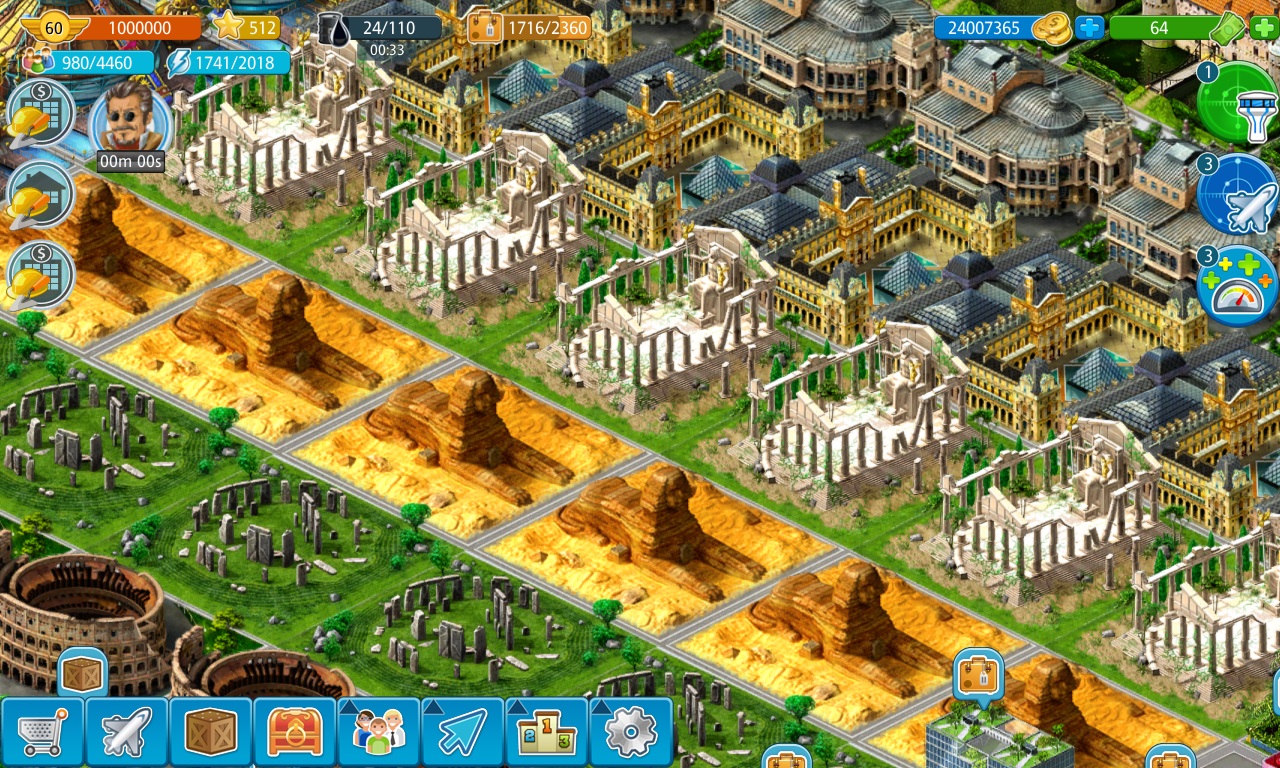Open the wooden crate warehouse button
The height and width of the screenshot is (768, 1280).
(210, 733)
